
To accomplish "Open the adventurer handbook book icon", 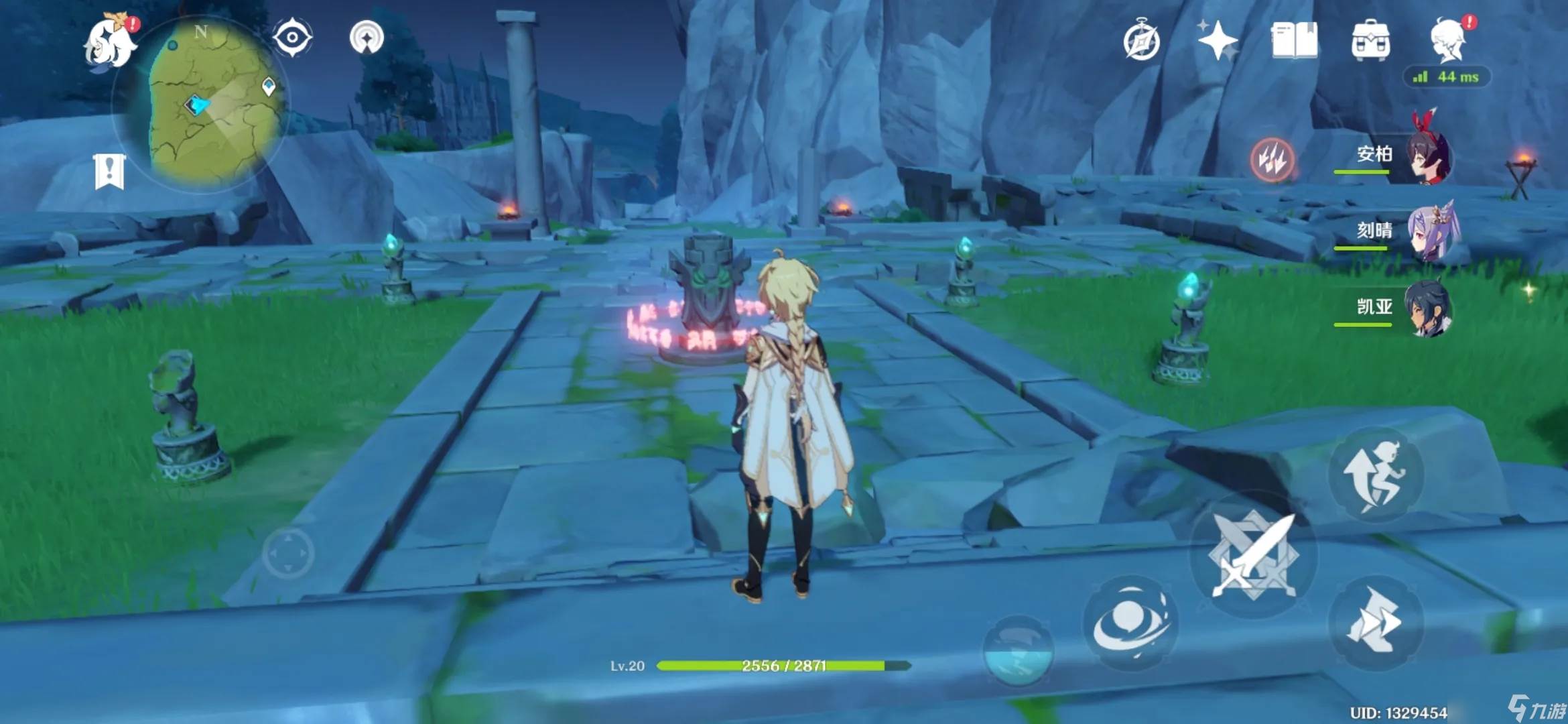I will point(1294,40).
